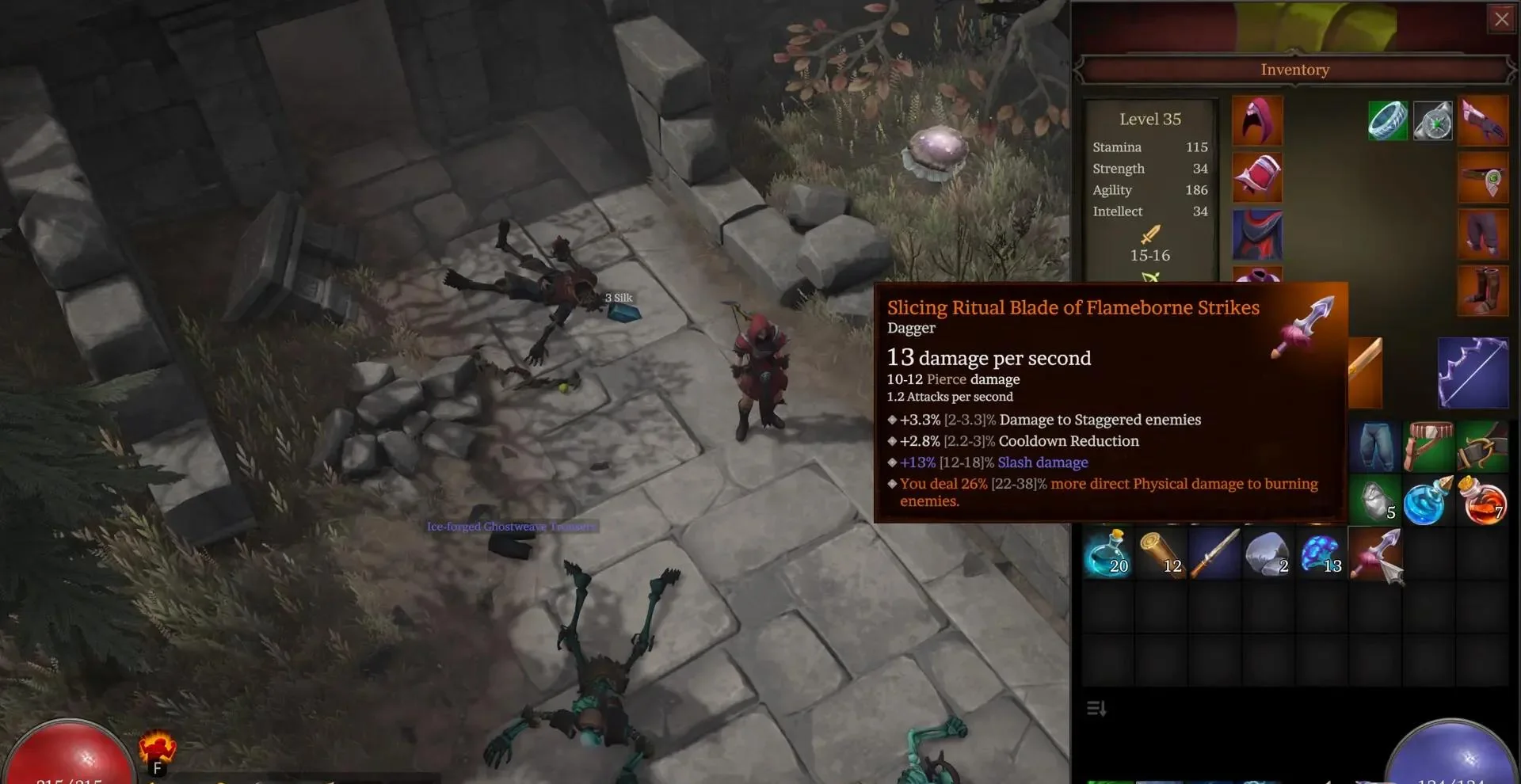Close the Inventory panel
Viewport: 1521px width, 784px height.
1501,20
